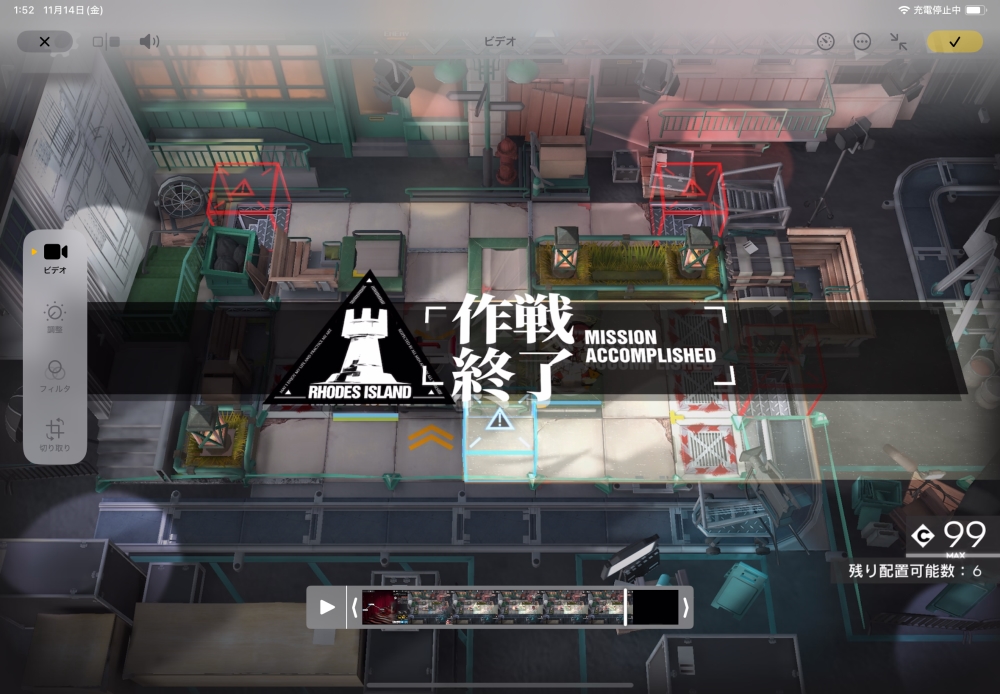Viewport: 1000px width, 694px height.
Task: Open the three-dot more options menu
Action: (862, 42)
